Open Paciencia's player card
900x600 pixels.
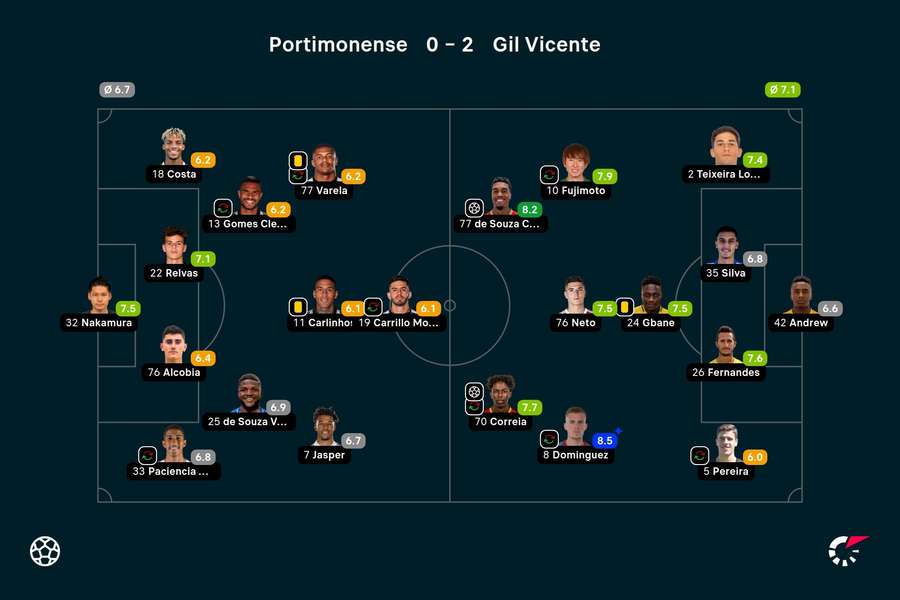click(175, 452)
